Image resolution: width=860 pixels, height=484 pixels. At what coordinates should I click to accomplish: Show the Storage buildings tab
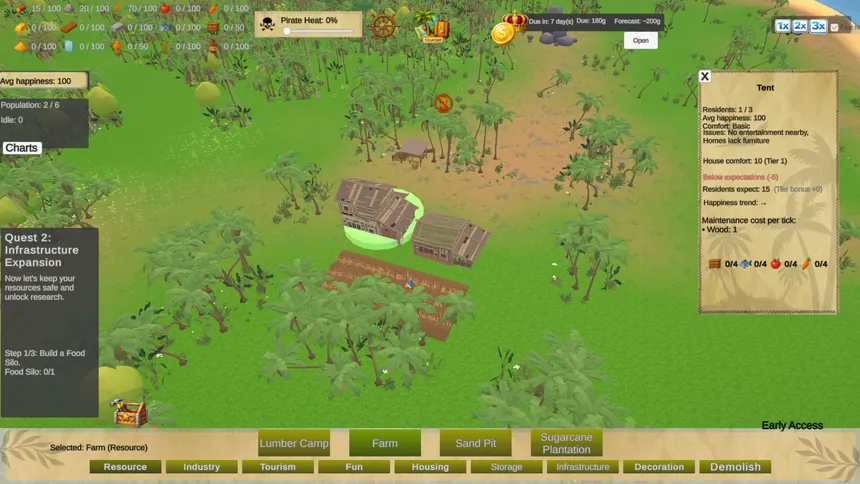506,467
